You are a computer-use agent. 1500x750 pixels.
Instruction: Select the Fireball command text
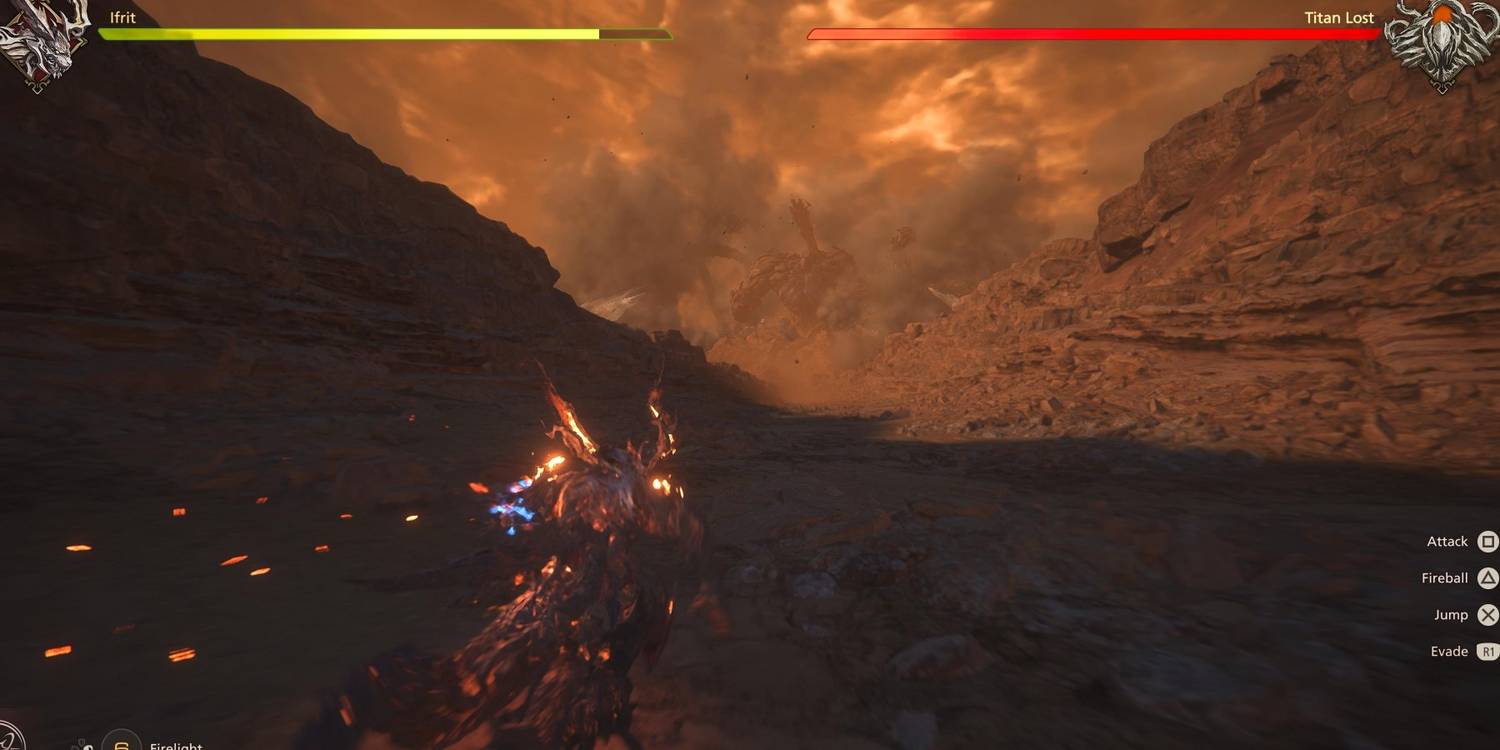click(x=1444, y=578)
